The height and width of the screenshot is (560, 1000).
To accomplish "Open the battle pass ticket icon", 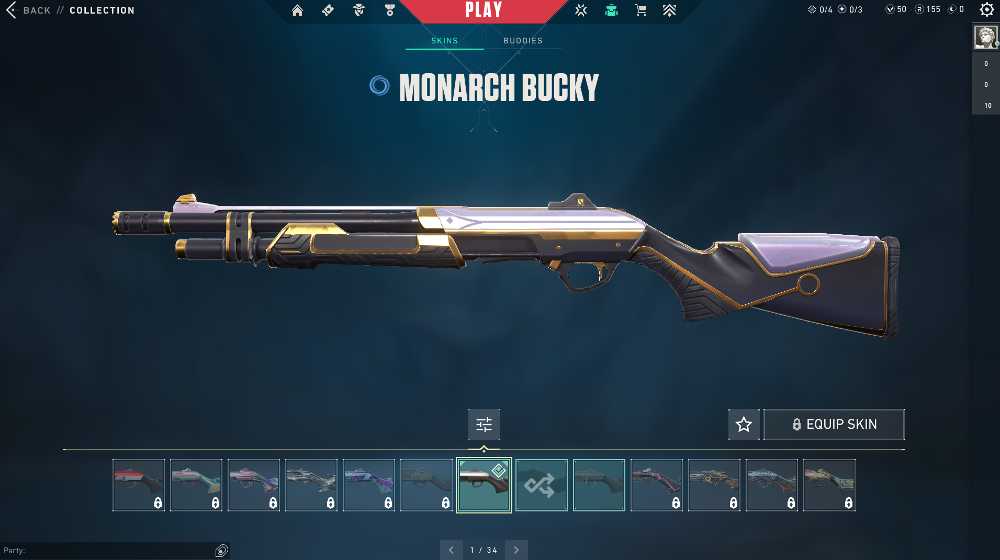I will point(327,10).
